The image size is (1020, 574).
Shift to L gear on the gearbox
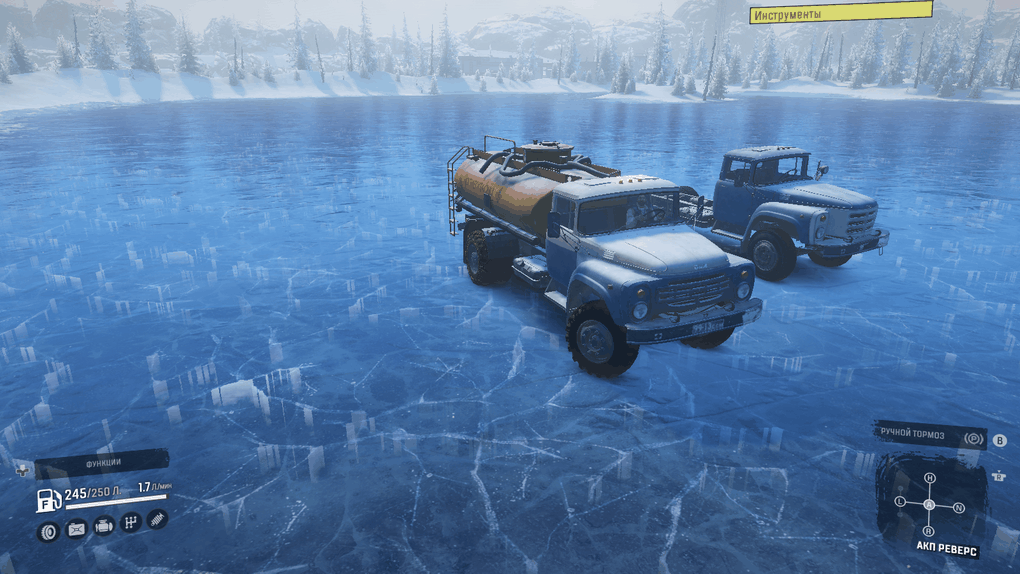click(x=901, y=501)
